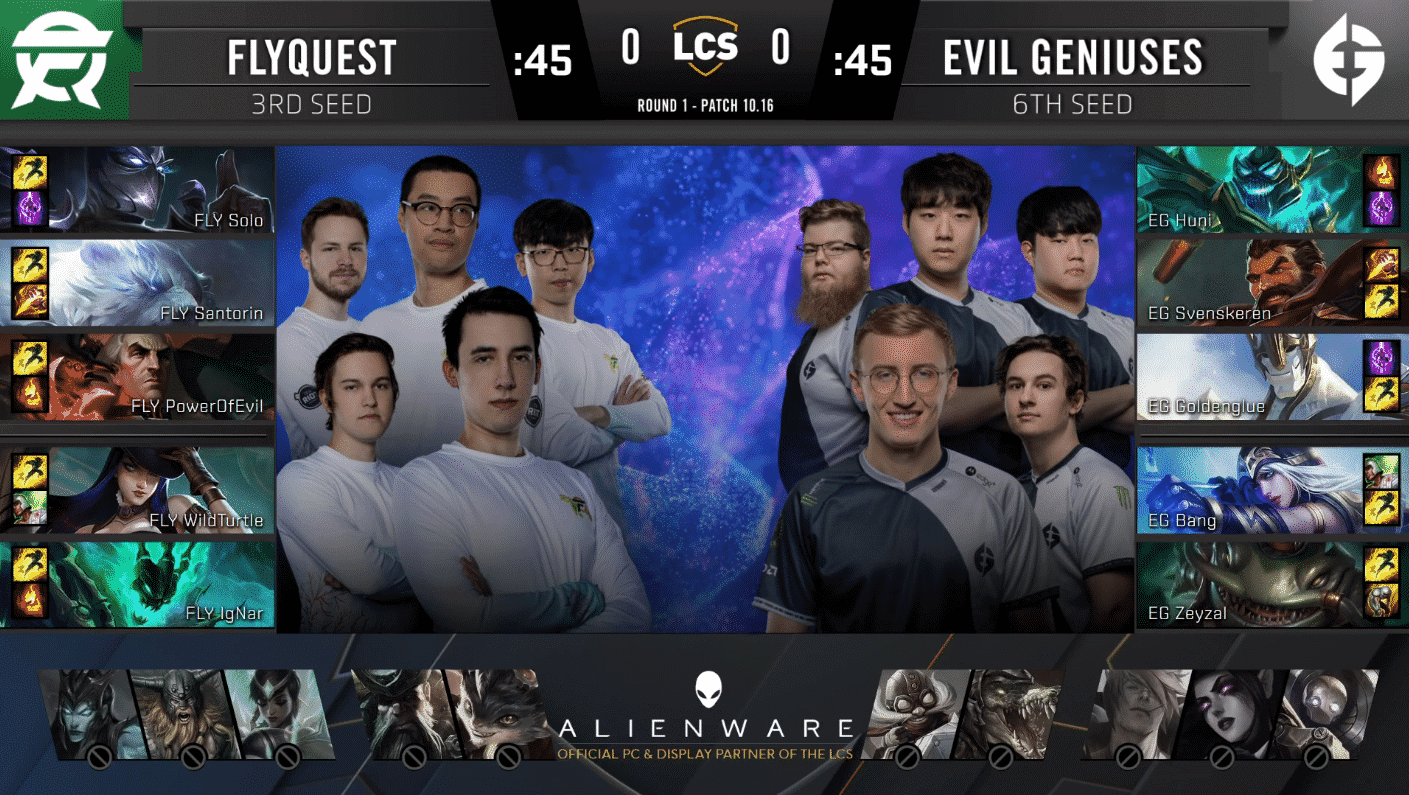This screenshot has width=1409, height=795.
Task: Open the ROUND 1 - PATCH 10.16 label
Action: point(704,102)
